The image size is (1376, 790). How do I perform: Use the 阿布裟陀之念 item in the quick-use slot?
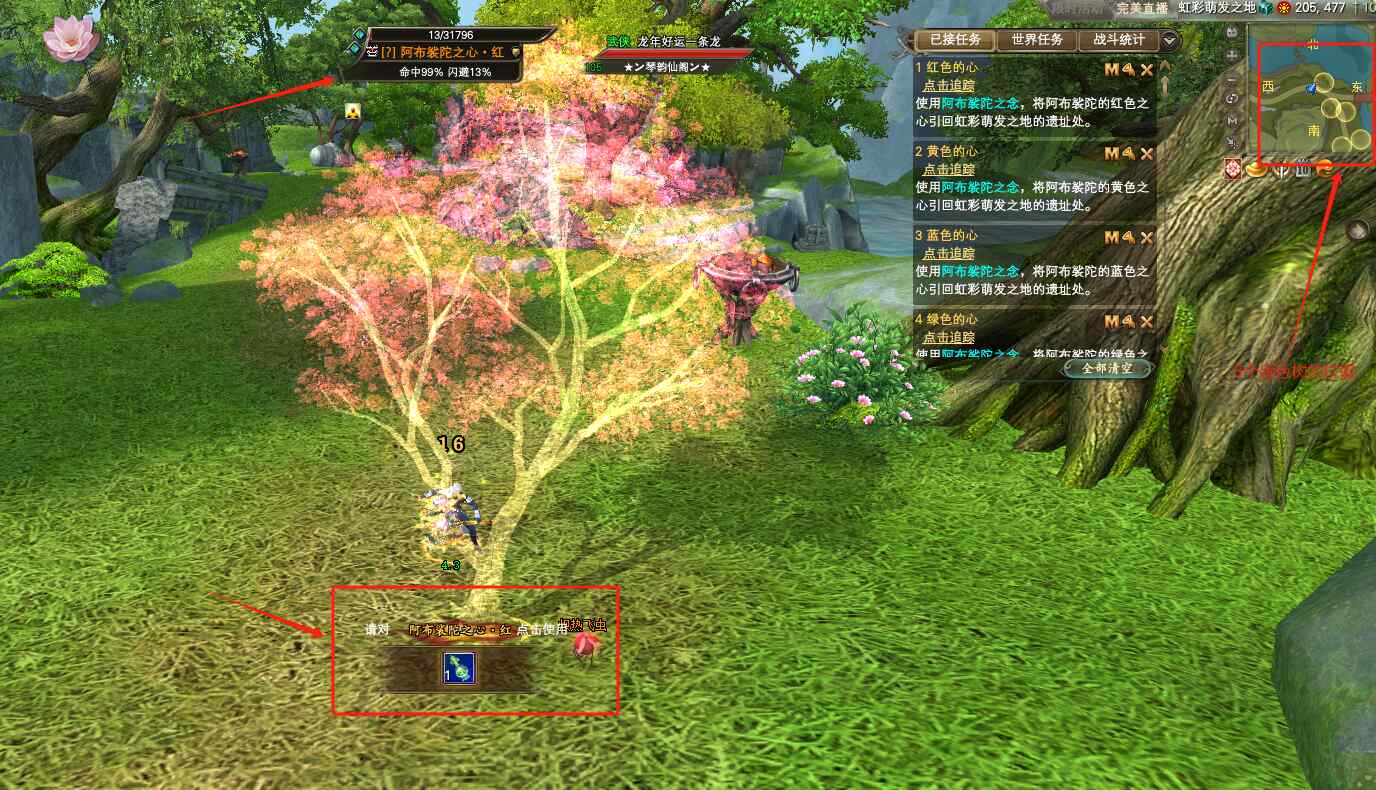(458, 669)
